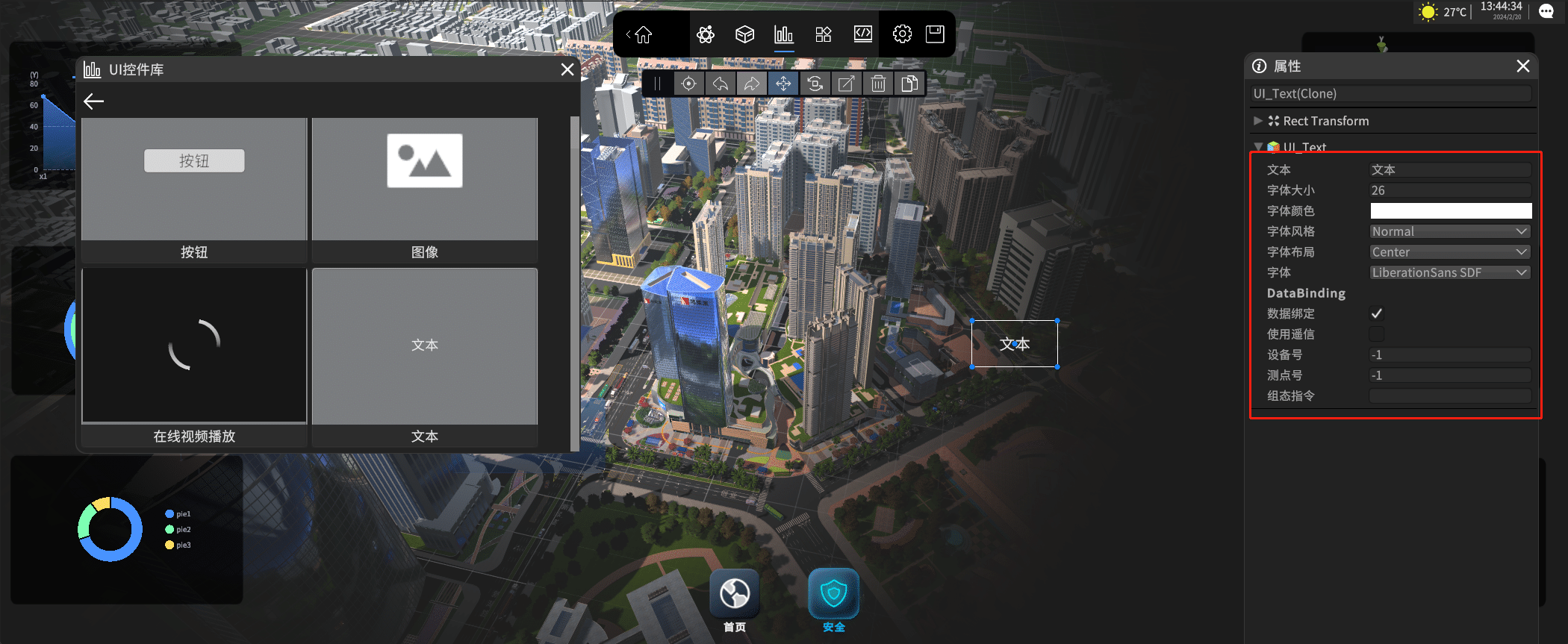Open the 字体布局 Center dropdown
This screenshot has height=644, width=1568.
coord(1450,252)
